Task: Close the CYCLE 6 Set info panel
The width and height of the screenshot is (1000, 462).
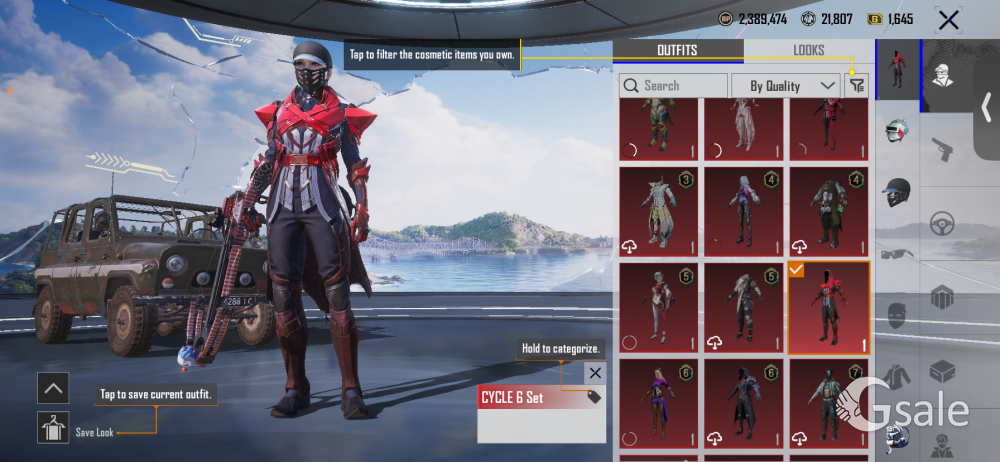Action: 595,373
